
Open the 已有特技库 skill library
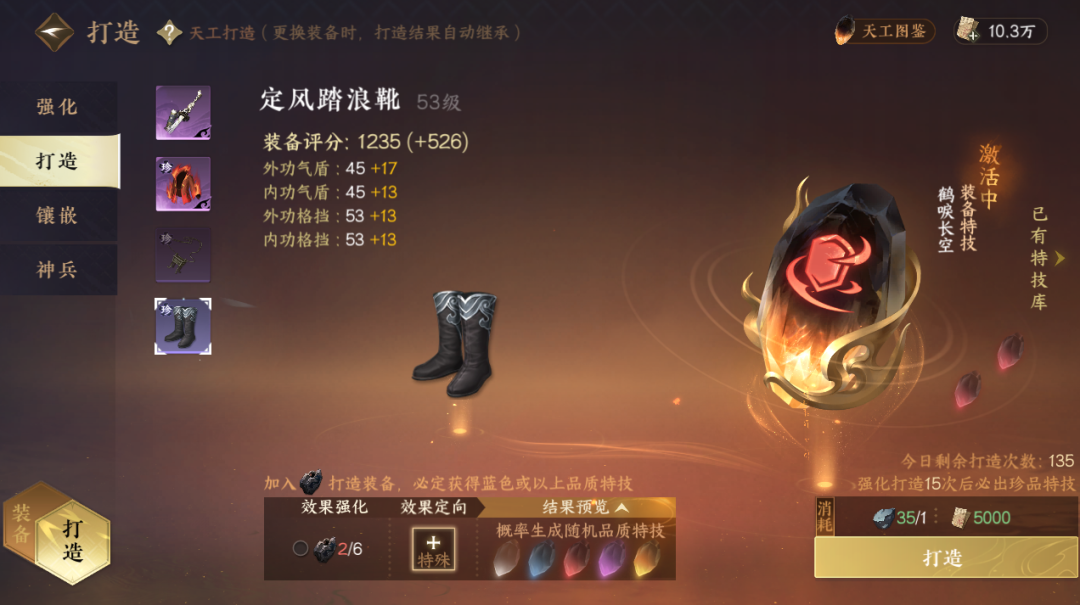[1042, 258]
